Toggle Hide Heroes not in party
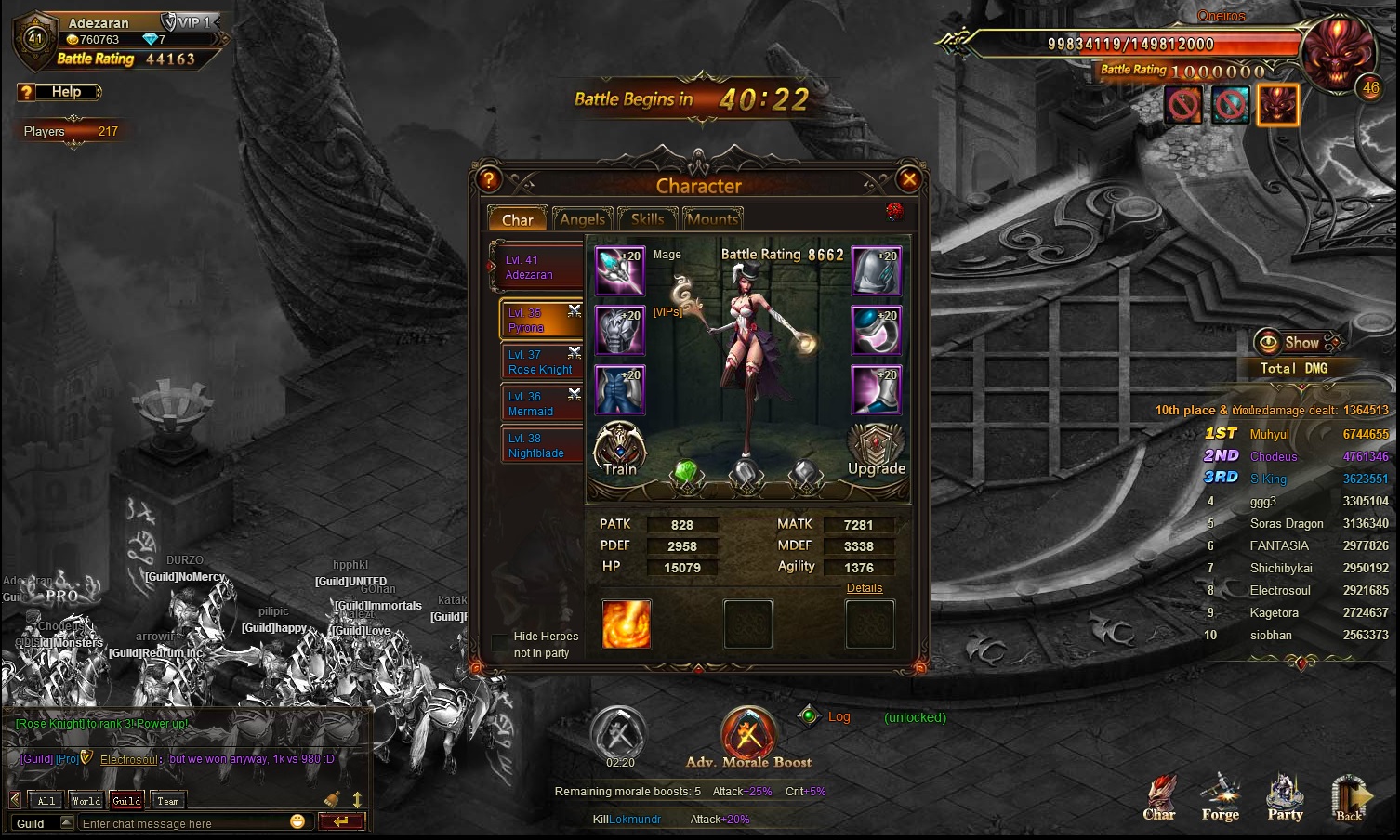1400x840 pixels. (500, 642)
